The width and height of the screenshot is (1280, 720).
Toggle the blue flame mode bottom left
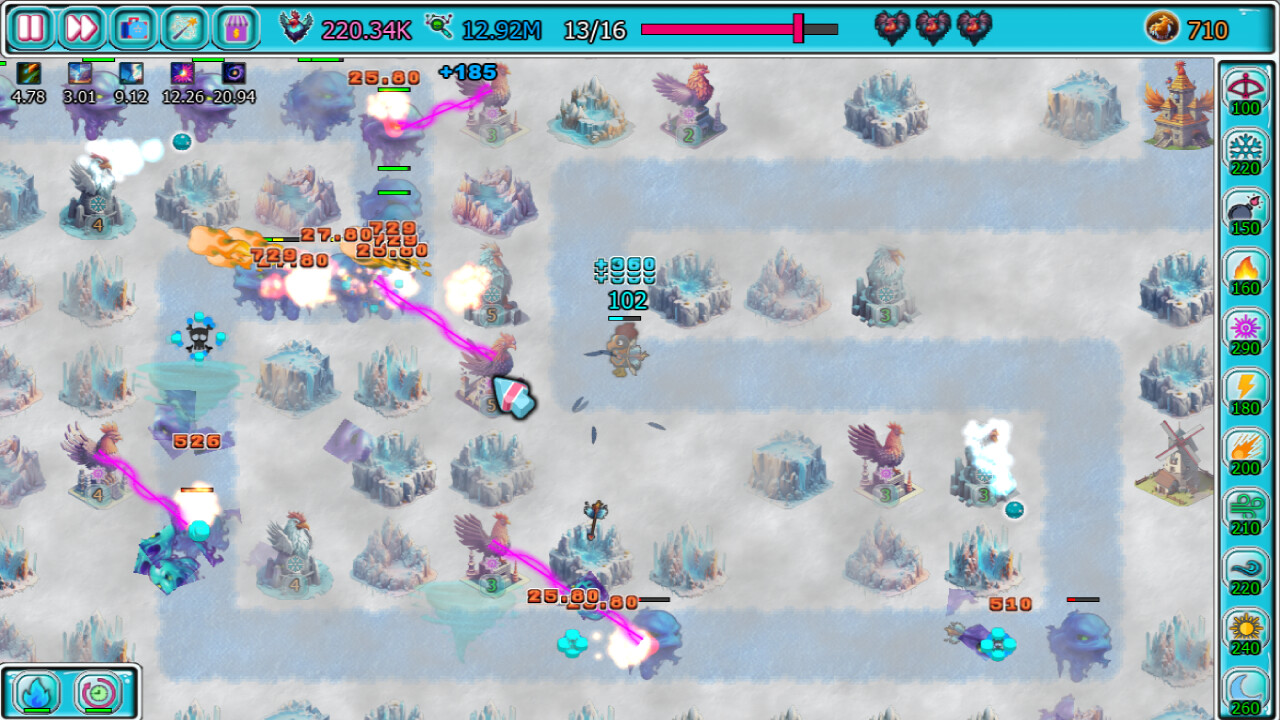(34, 691)
